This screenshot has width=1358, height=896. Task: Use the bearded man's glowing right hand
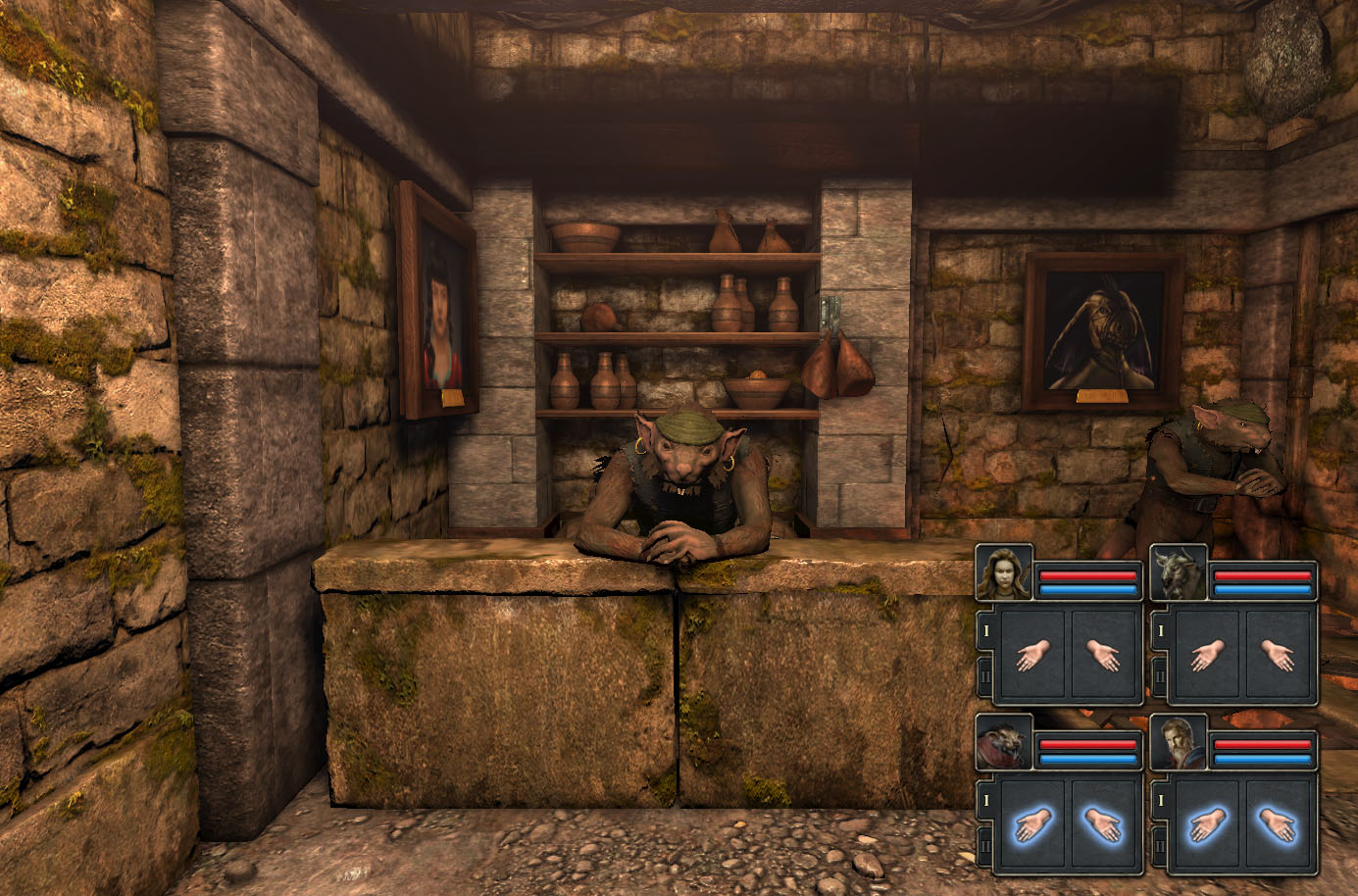pos(1279,826)
